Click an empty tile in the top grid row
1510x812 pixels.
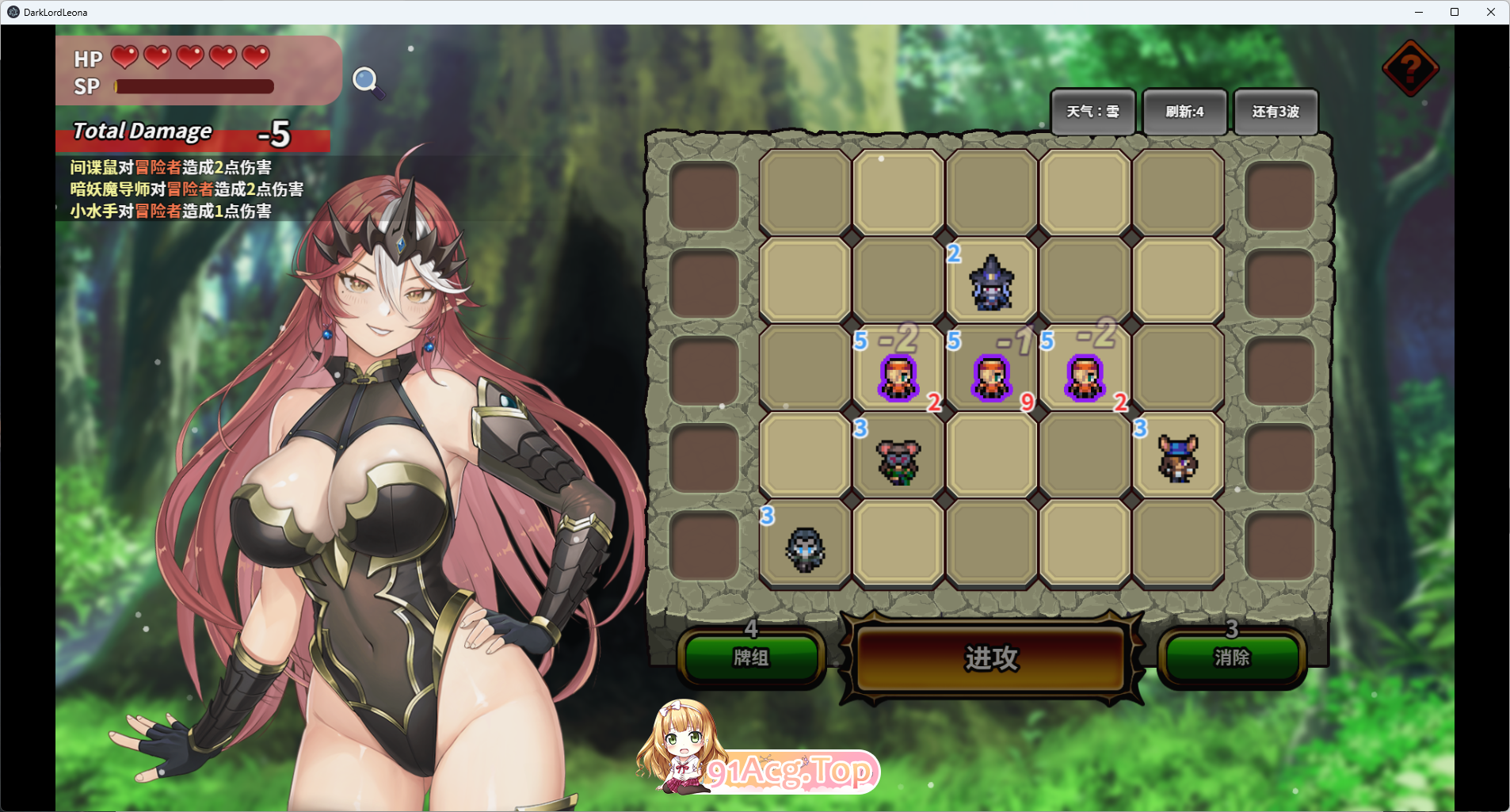pyautogui.click(x=804, y=192)
